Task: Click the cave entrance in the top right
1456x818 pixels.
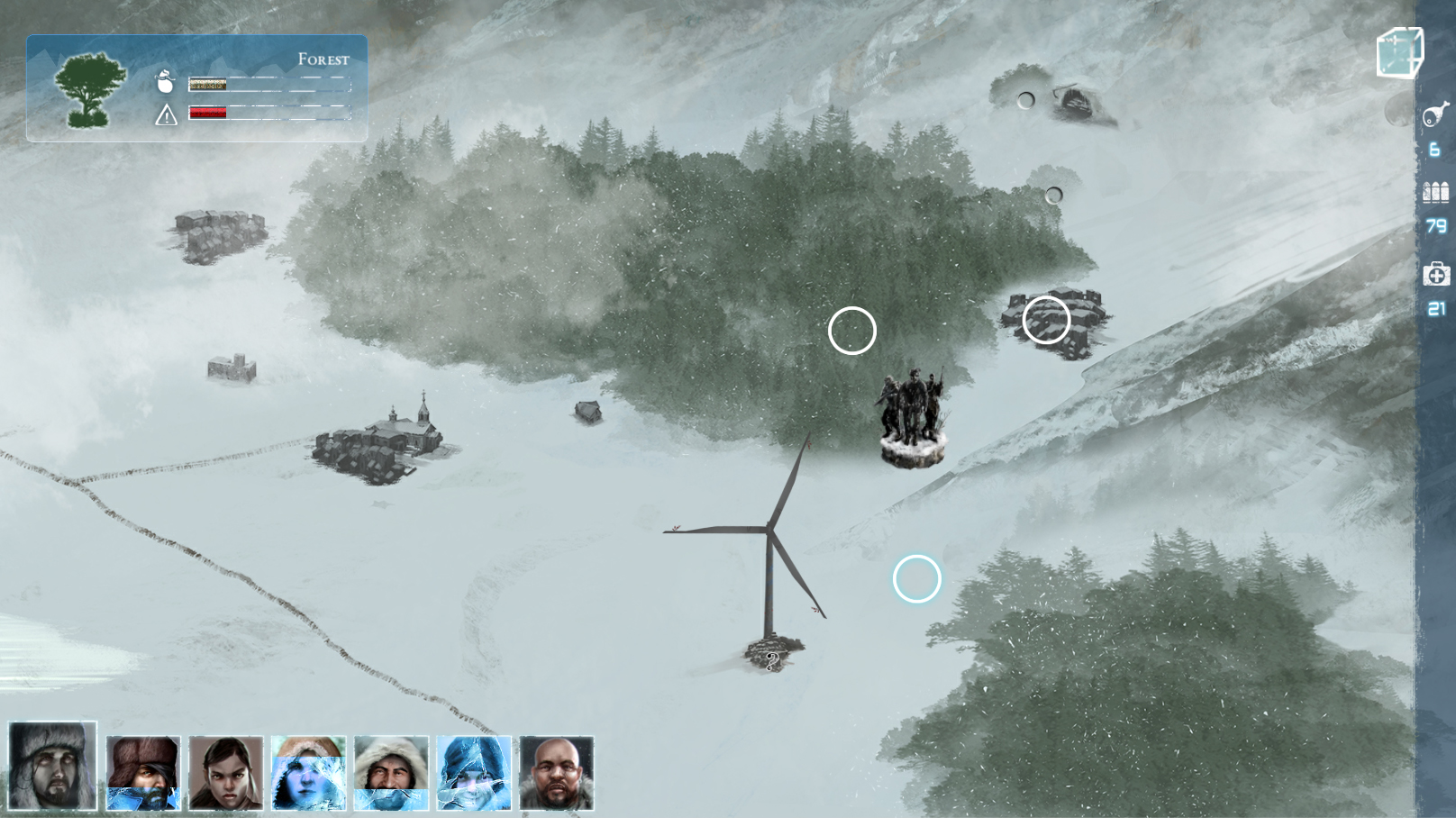Action: click(x=1077, y=102)
